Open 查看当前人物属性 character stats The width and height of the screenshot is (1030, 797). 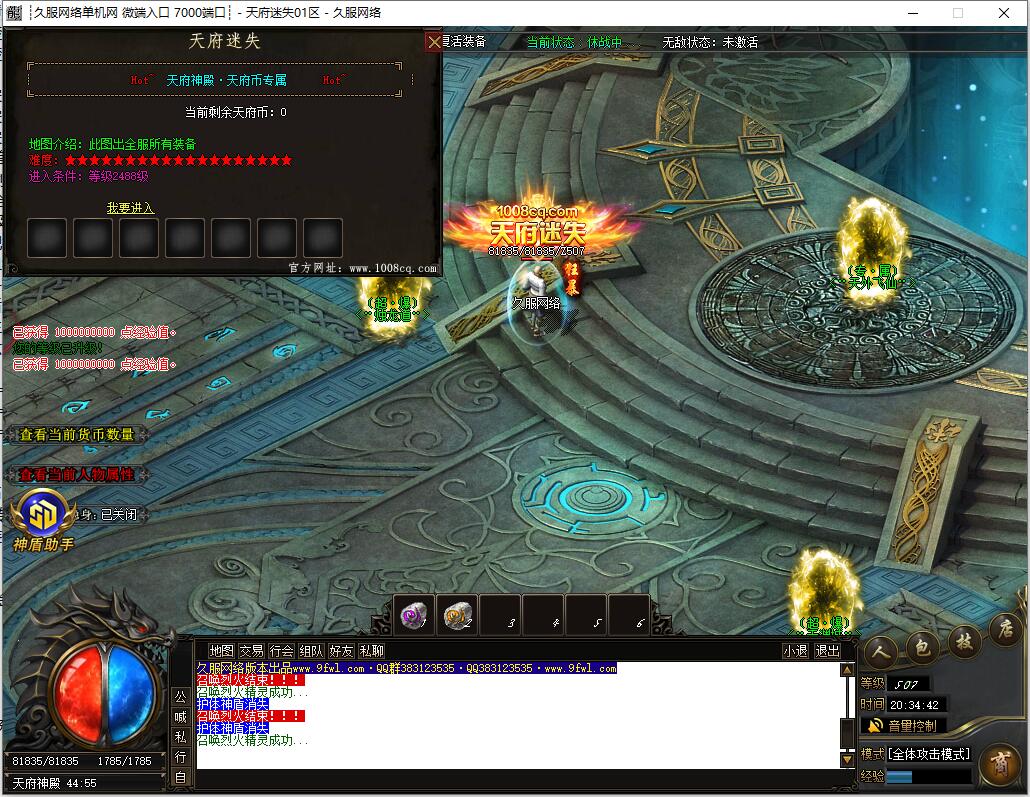point(77,475)
